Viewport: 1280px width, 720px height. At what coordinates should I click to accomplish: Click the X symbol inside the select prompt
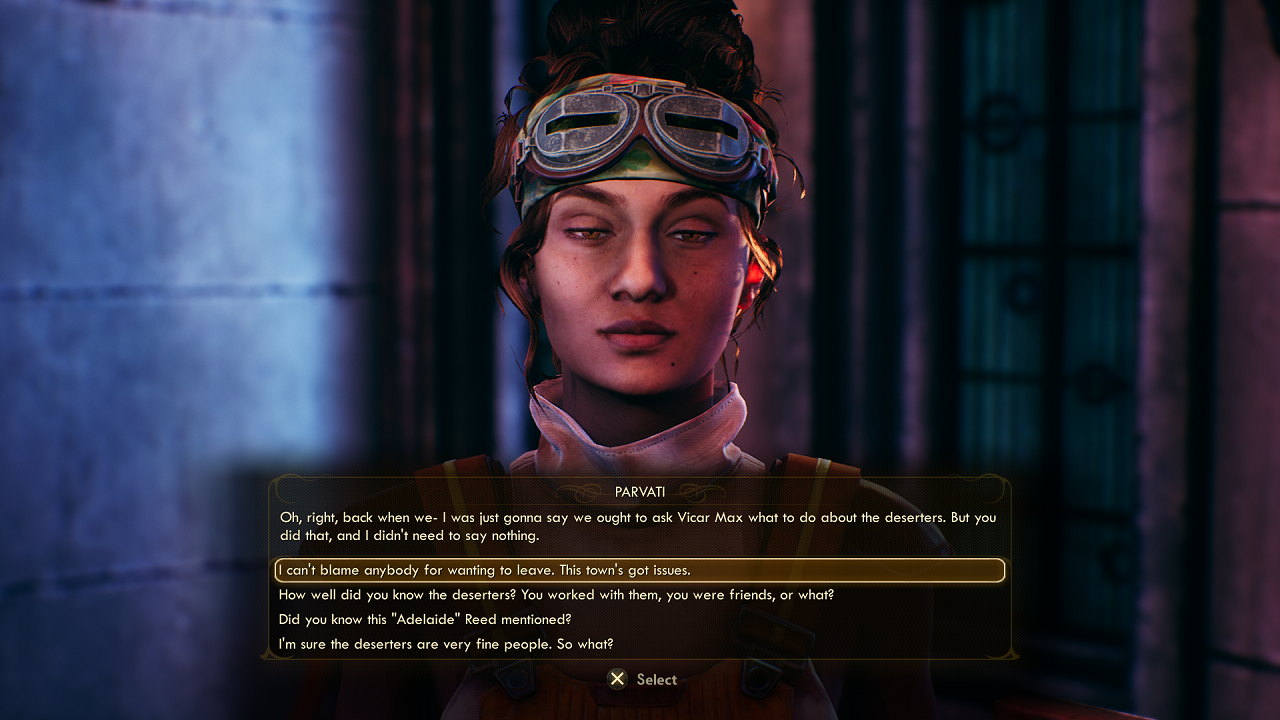617,680
